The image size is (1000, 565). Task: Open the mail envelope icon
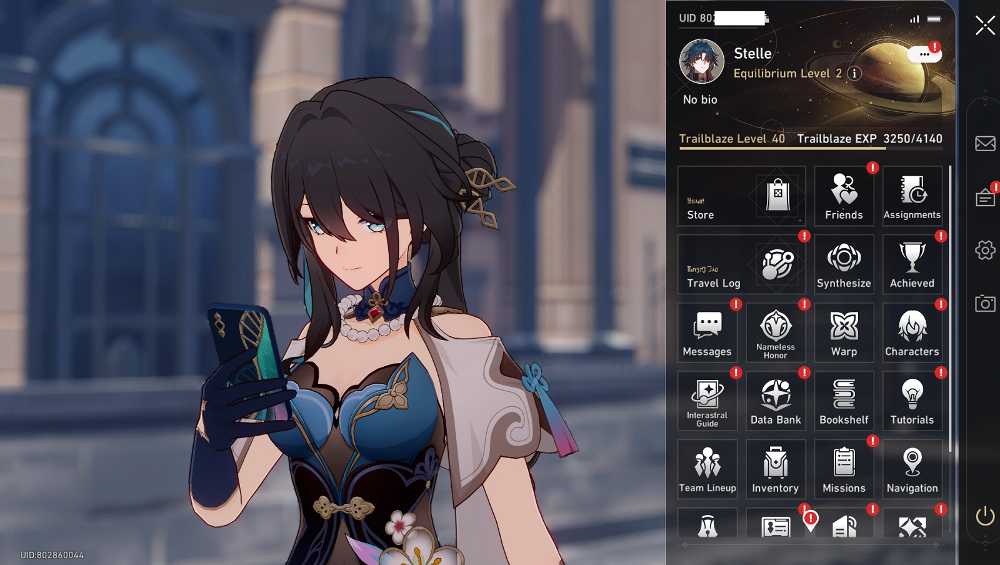pyautogui.click(x=985, y=144)
